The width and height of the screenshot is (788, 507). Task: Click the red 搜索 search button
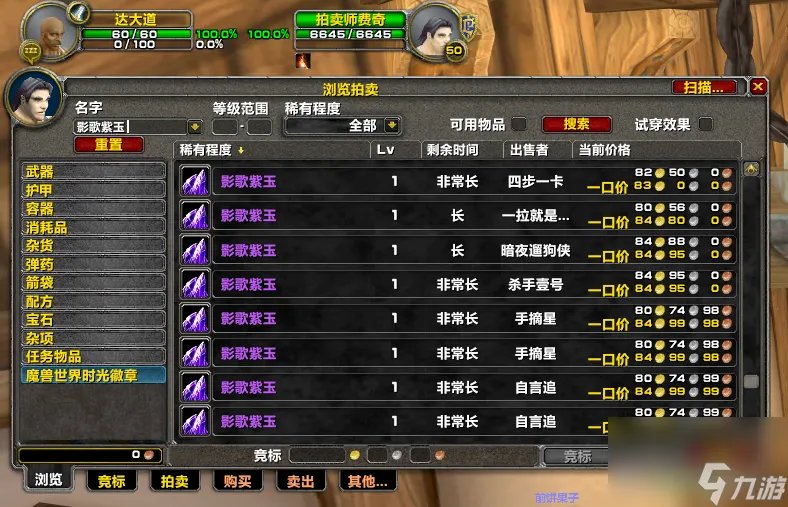(576, 125)
